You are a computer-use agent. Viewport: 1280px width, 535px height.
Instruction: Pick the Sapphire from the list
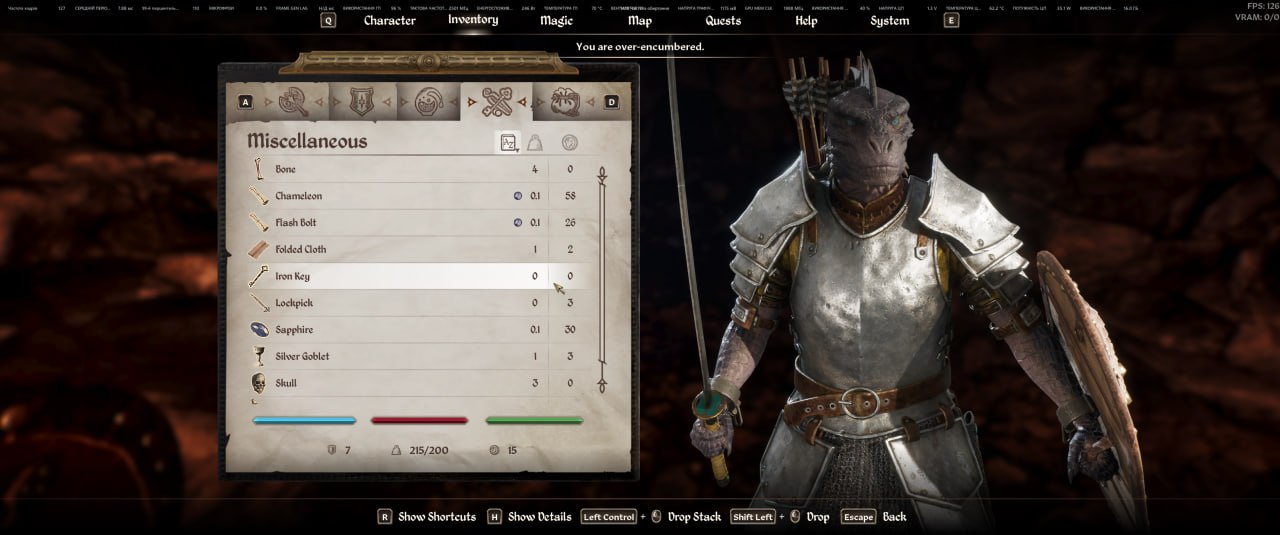400,330
